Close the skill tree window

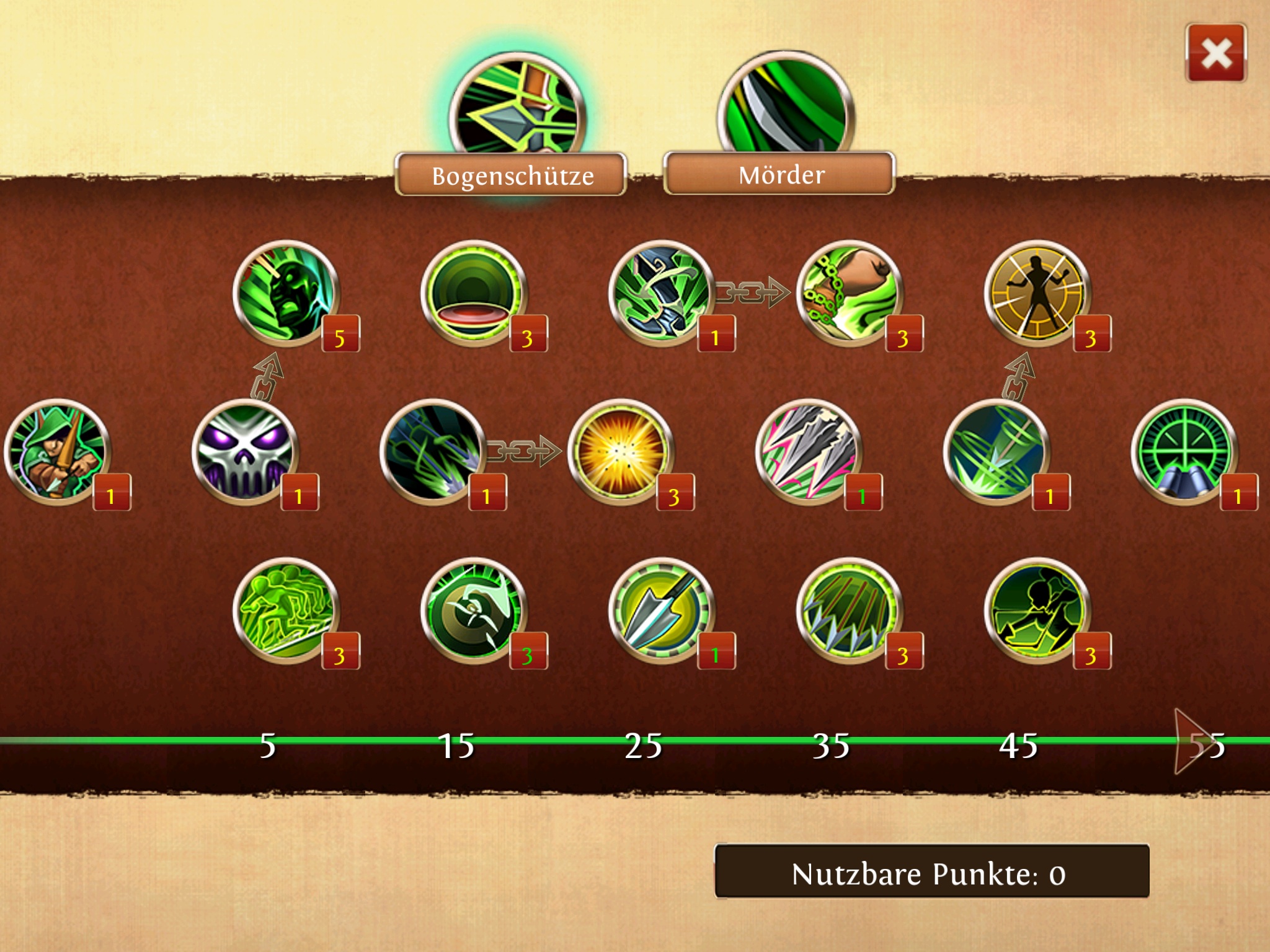point(1215,53)
